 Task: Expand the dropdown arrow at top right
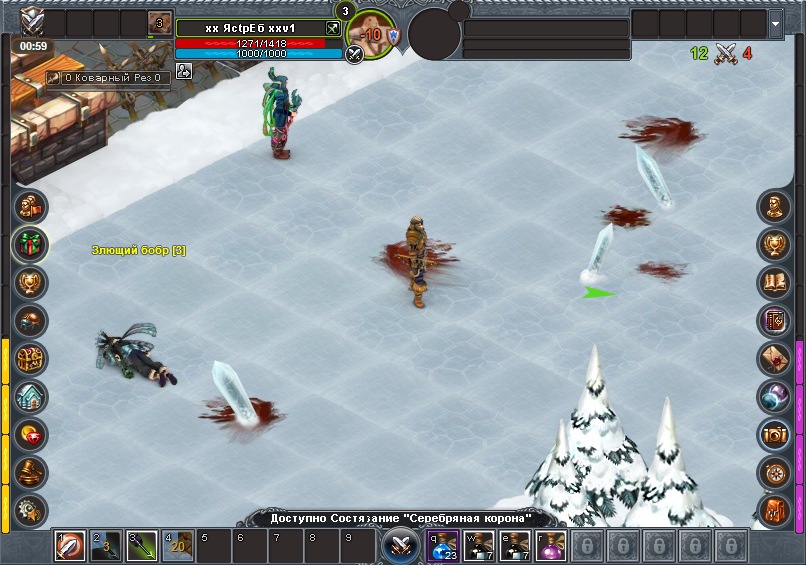(776, 22)
